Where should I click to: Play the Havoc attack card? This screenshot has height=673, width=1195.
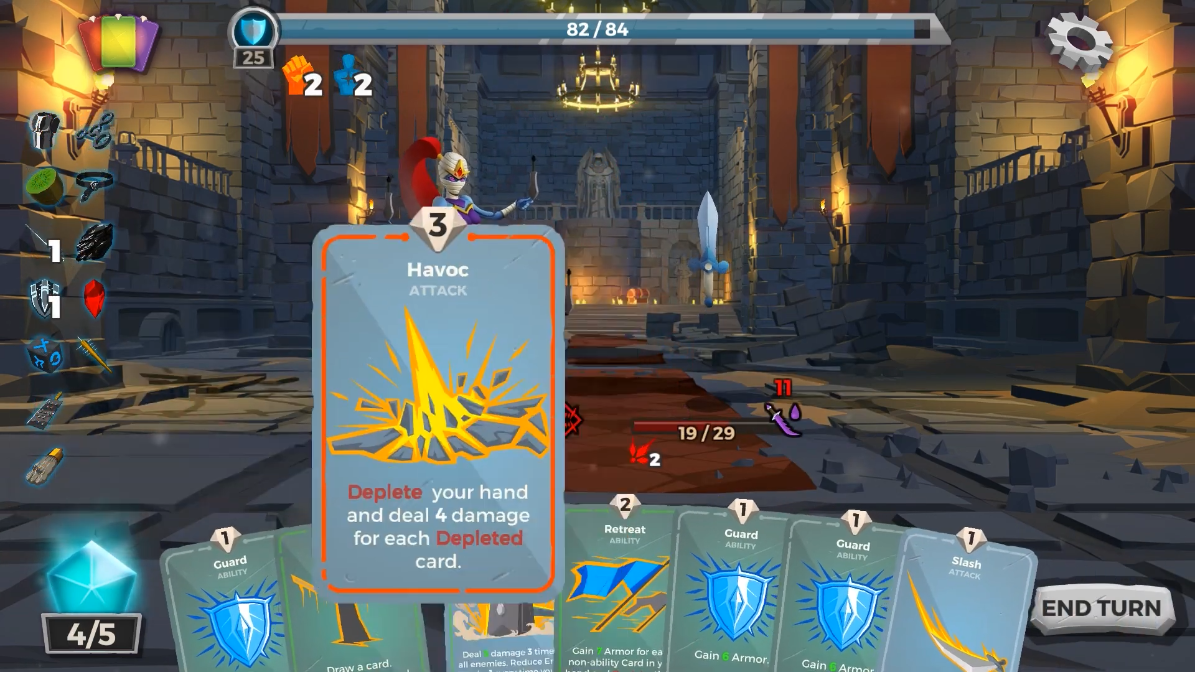(x=438, y=410)
